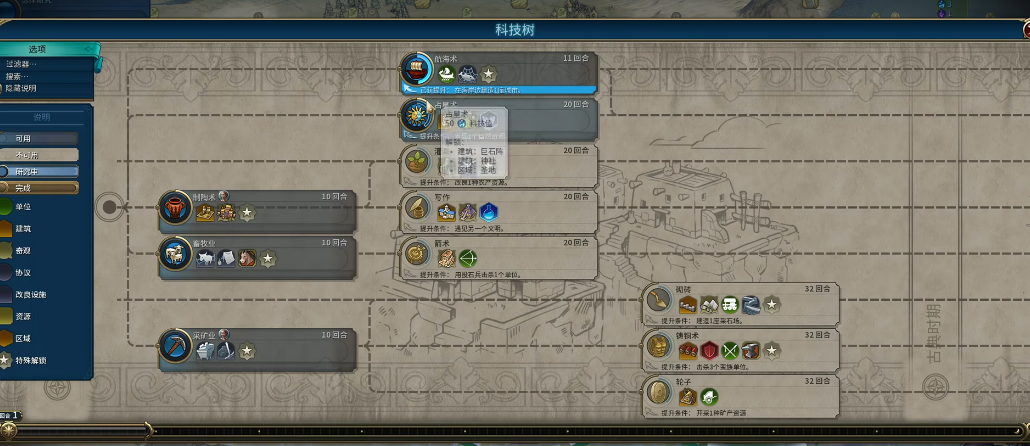Click the 完成 (completed) legend entry
Screen dimensions: 1030x446
(40, 187)
